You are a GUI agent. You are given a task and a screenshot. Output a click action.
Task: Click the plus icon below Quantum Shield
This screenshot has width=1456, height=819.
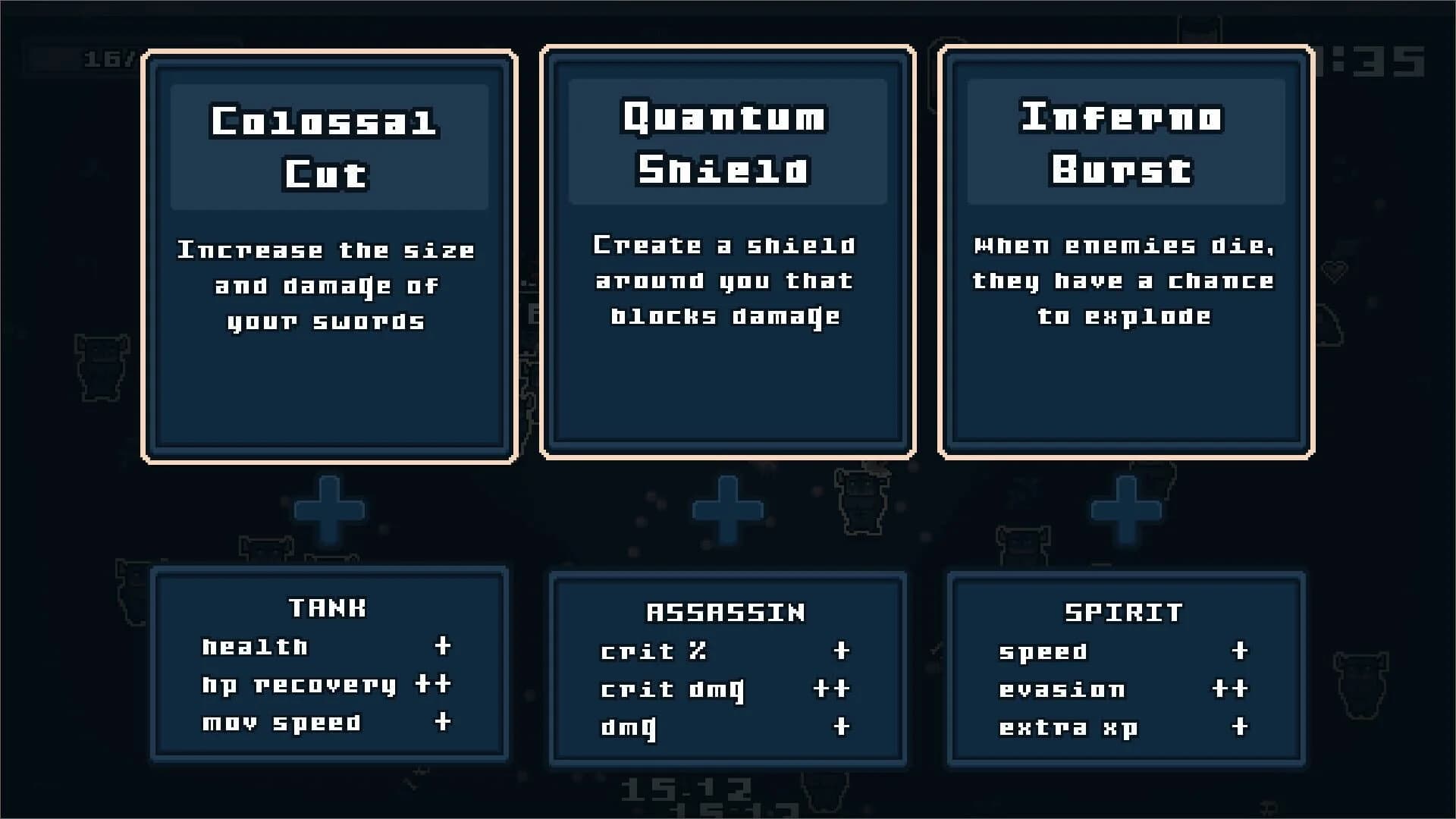click(x=726, y=510)
